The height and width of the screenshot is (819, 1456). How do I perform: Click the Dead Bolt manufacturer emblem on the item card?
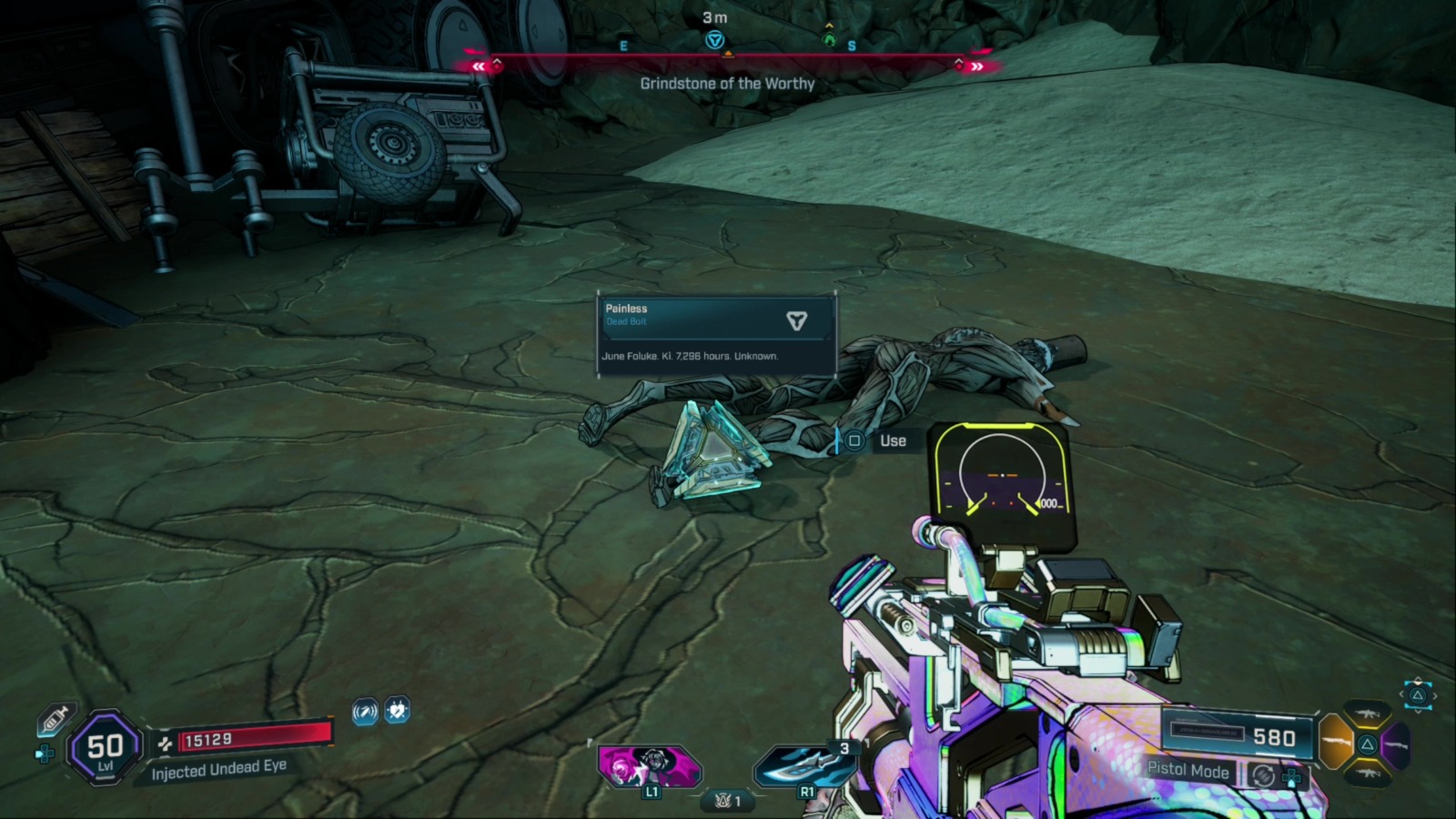pos(797,320)
